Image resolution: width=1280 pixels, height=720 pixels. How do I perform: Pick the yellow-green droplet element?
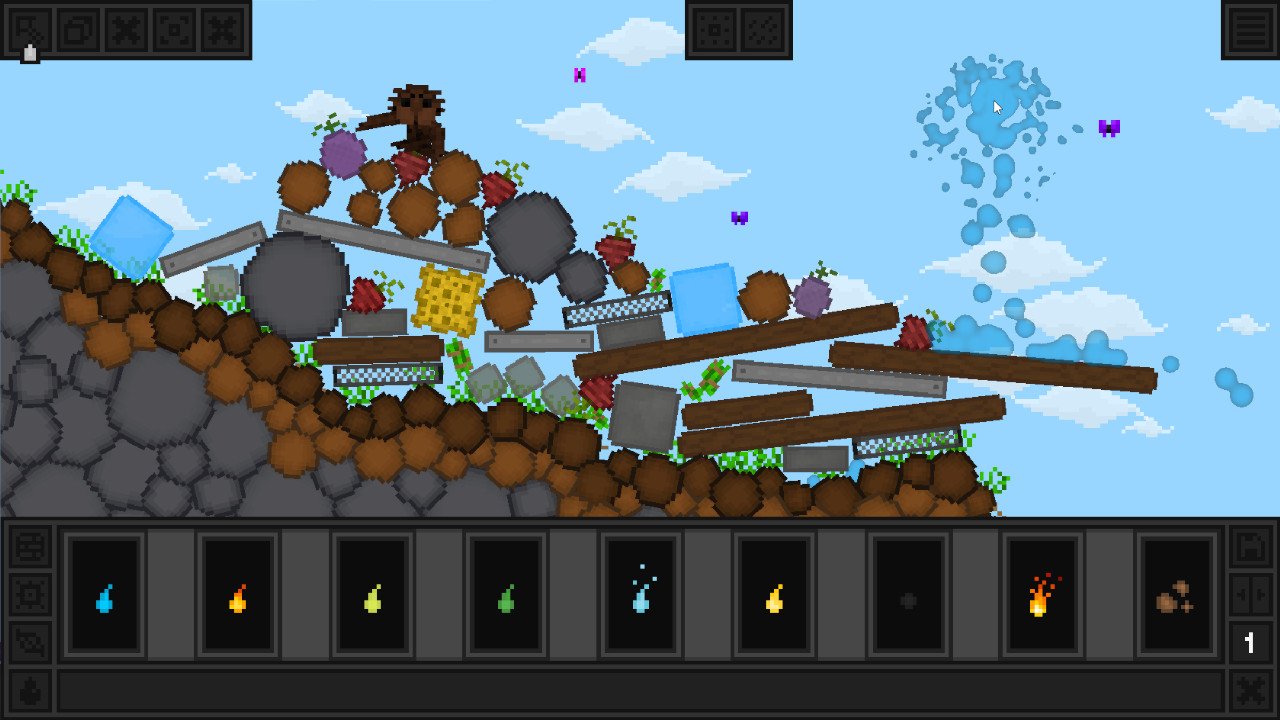click(372, 598)
